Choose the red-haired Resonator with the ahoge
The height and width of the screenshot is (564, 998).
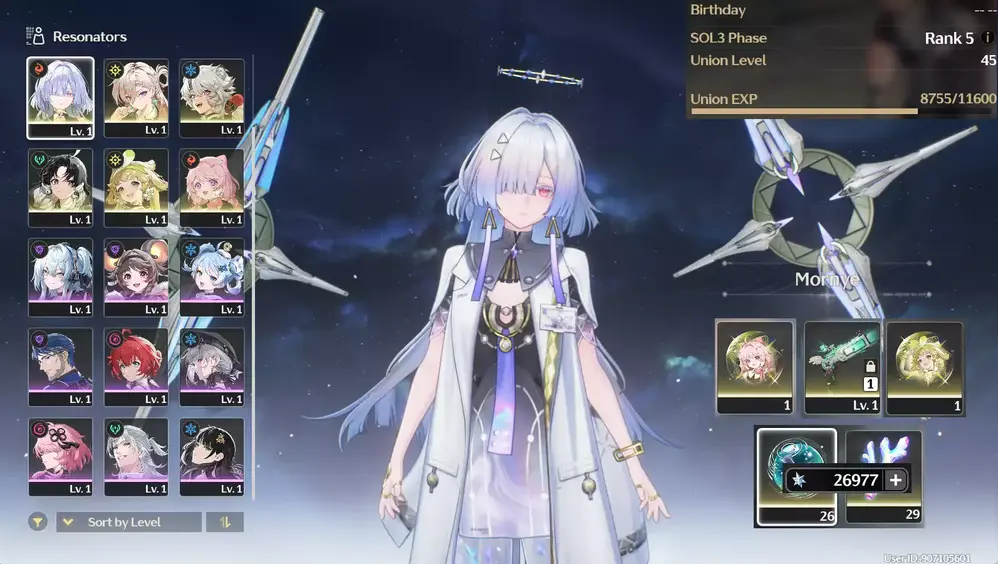coord(136,366)
